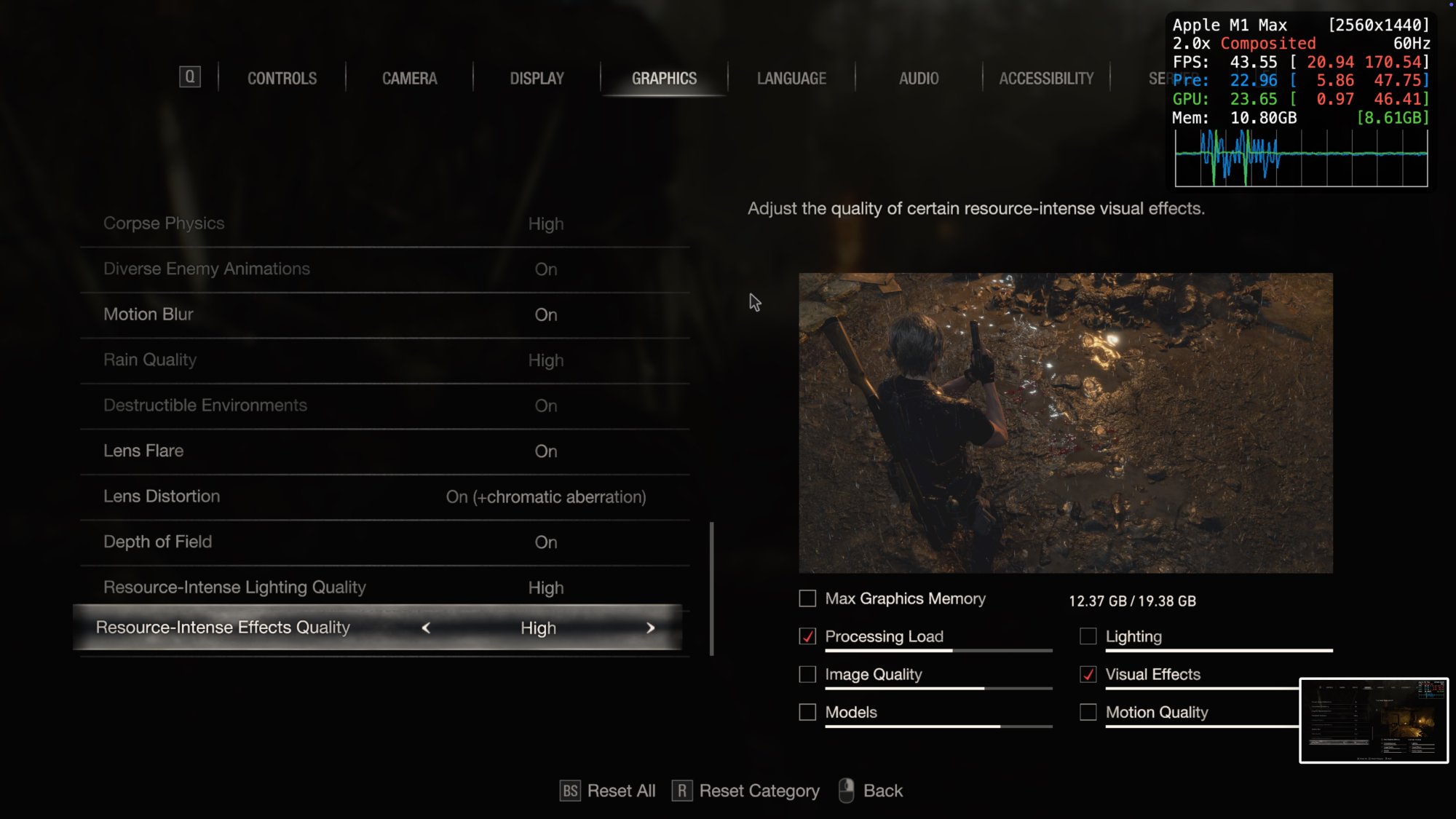Viewport: 1456px width, 819px height.
Task: Toggle the Max Graphics Memory checkbox
Action: [x=807, y=598]
